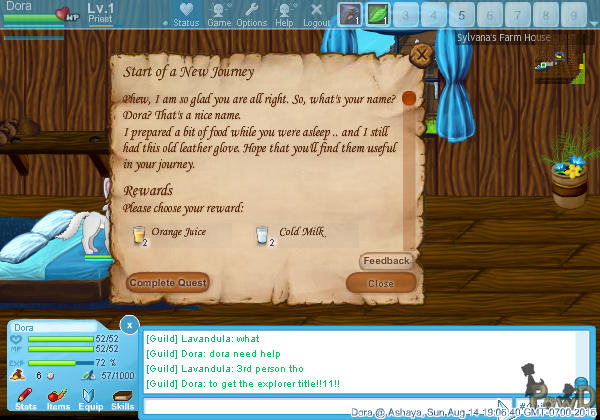600x420 pixels.
Task: Activate the green leaf hotbar slot
Action: pyautogui.click(x=378, y=15)
